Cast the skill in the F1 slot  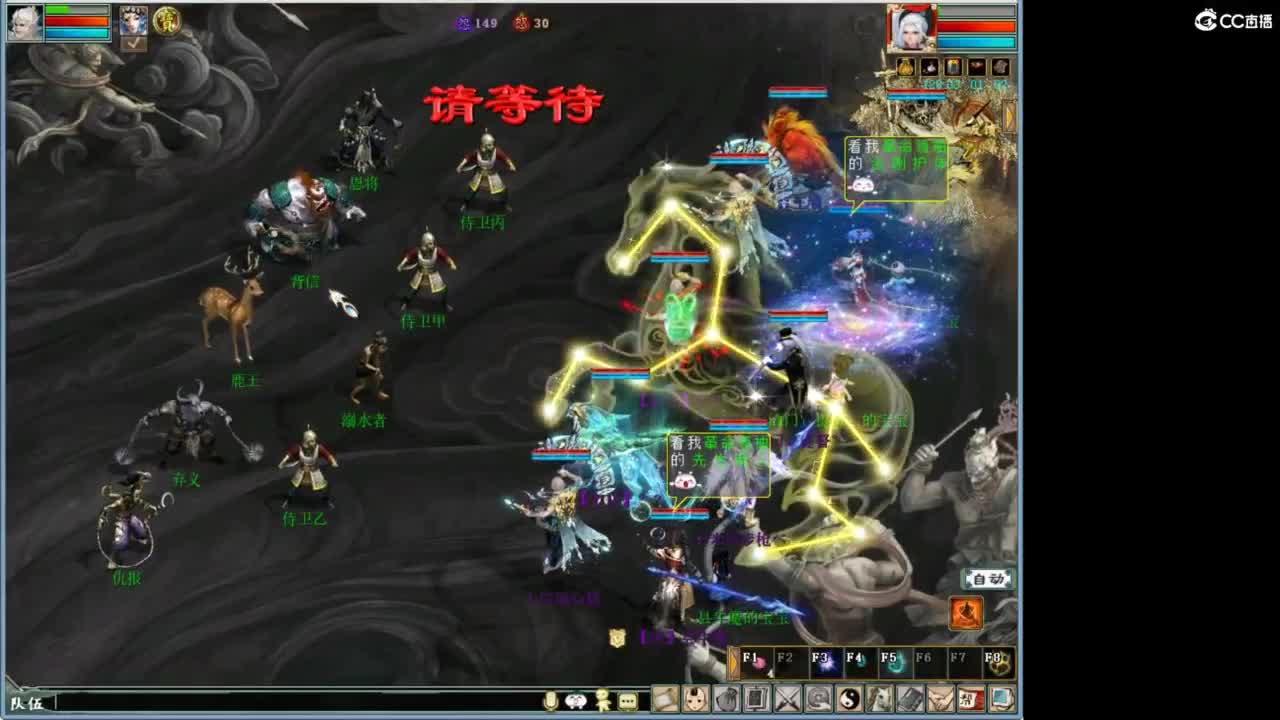click(x=757, y=663)
